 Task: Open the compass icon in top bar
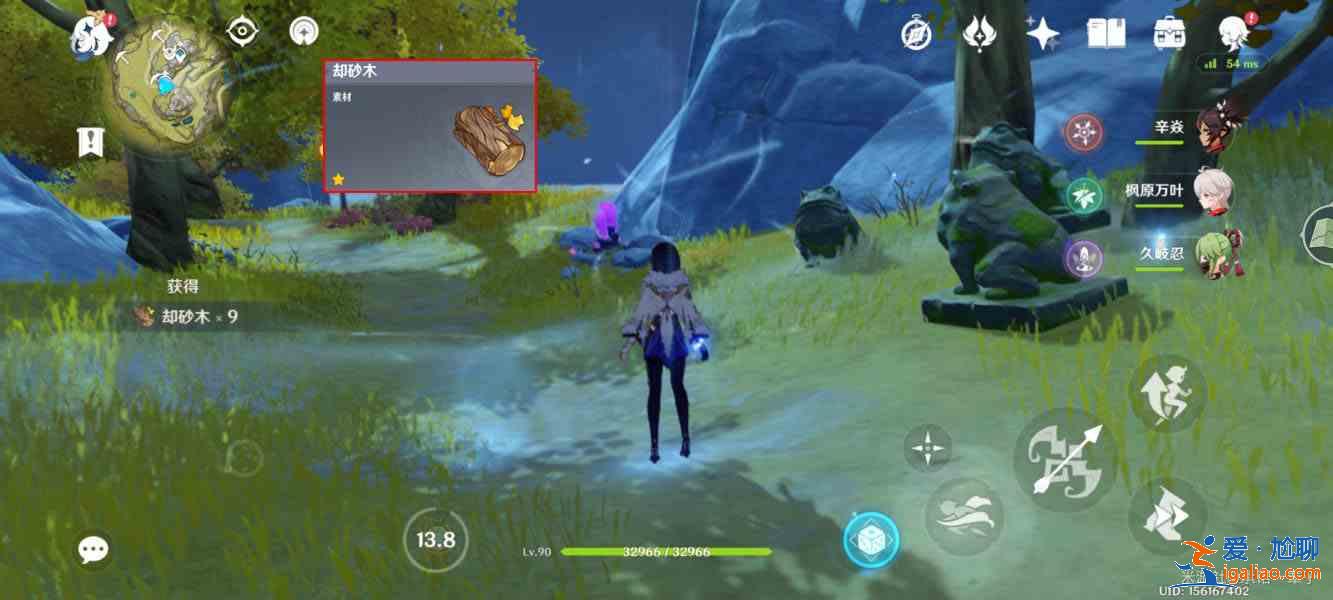tap(916, 35)
